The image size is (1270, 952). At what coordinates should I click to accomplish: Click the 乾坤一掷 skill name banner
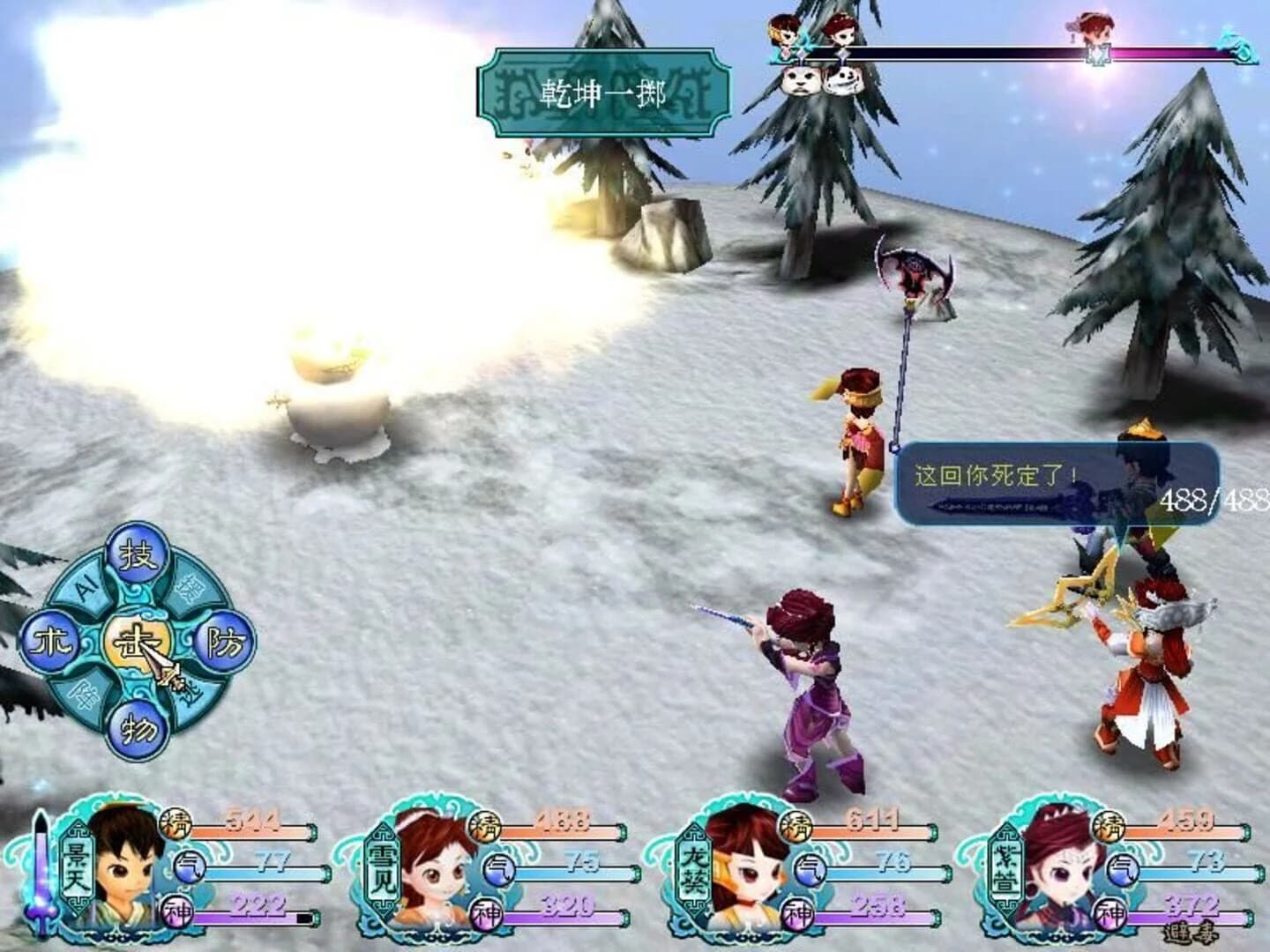604,93
